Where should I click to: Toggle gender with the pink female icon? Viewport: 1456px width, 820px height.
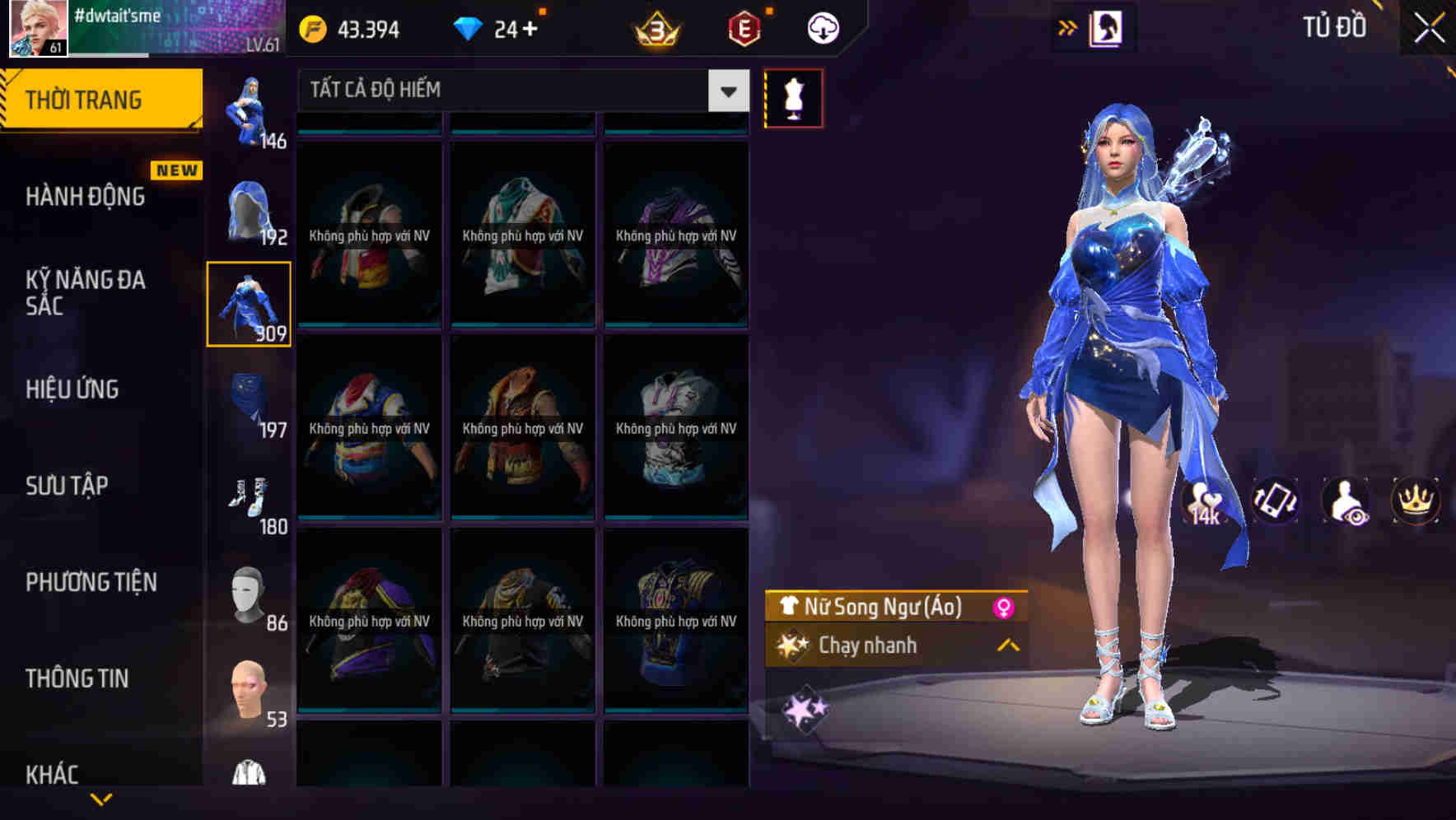[1001, 608]
